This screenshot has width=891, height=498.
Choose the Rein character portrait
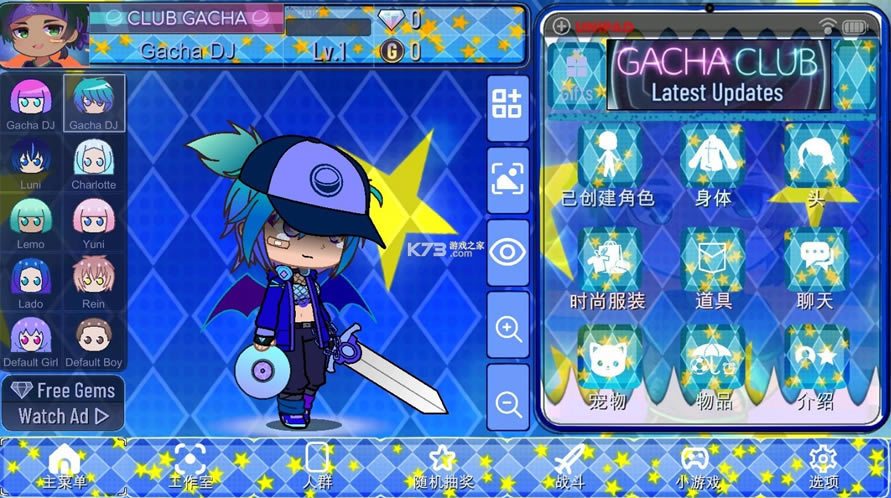(93, 281)
